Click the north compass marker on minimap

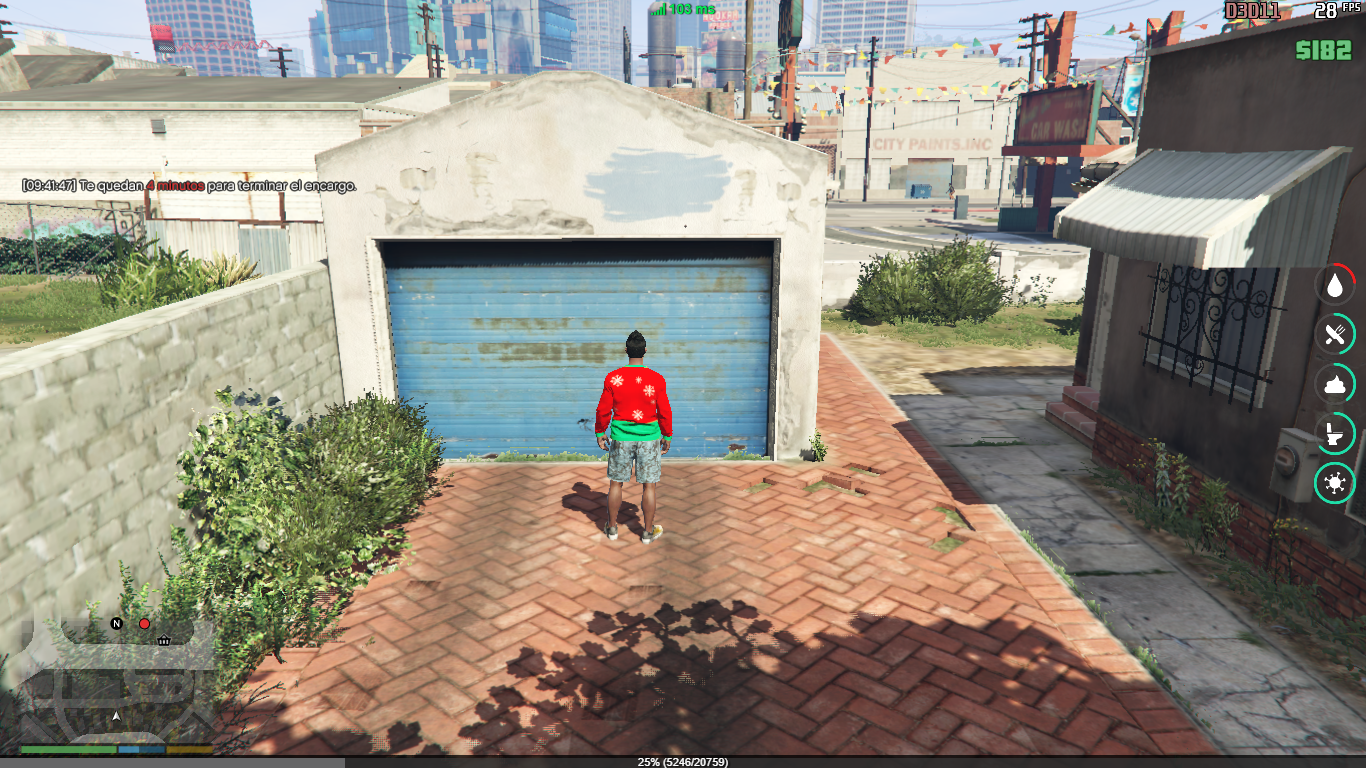[x=116, y=624]
